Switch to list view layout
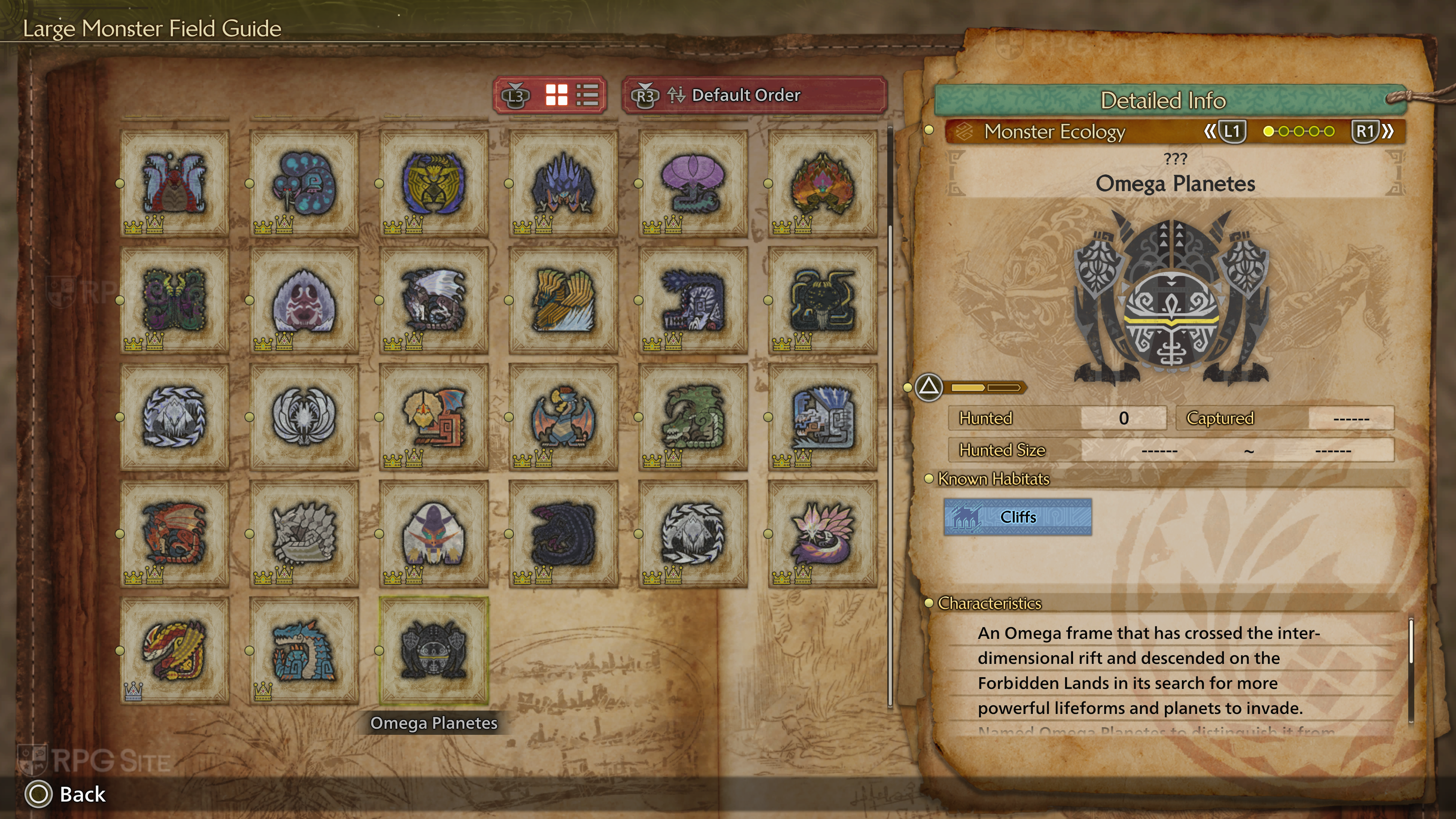 click(587, 95)
